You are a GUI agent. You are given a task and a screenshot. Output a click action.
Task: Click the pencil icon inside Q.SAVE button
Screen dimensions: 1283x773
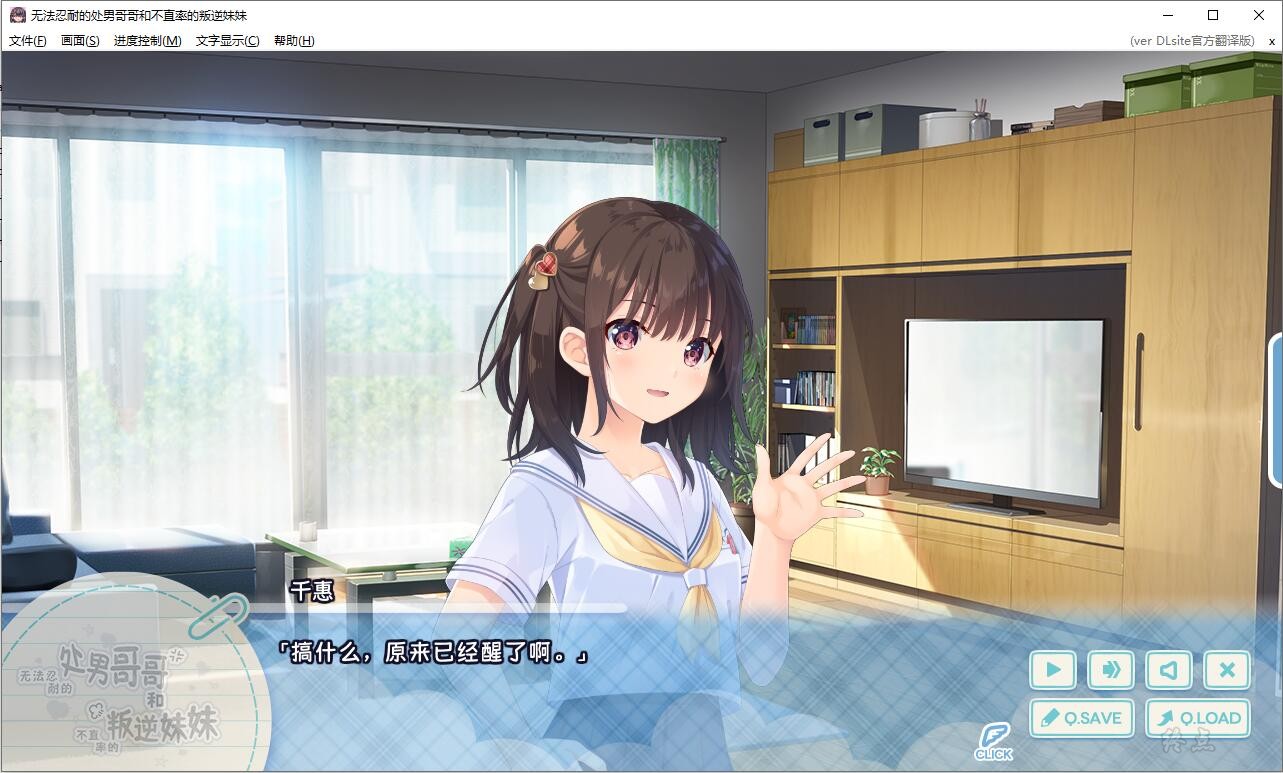pyautogui.click(x=1049, y=718)
